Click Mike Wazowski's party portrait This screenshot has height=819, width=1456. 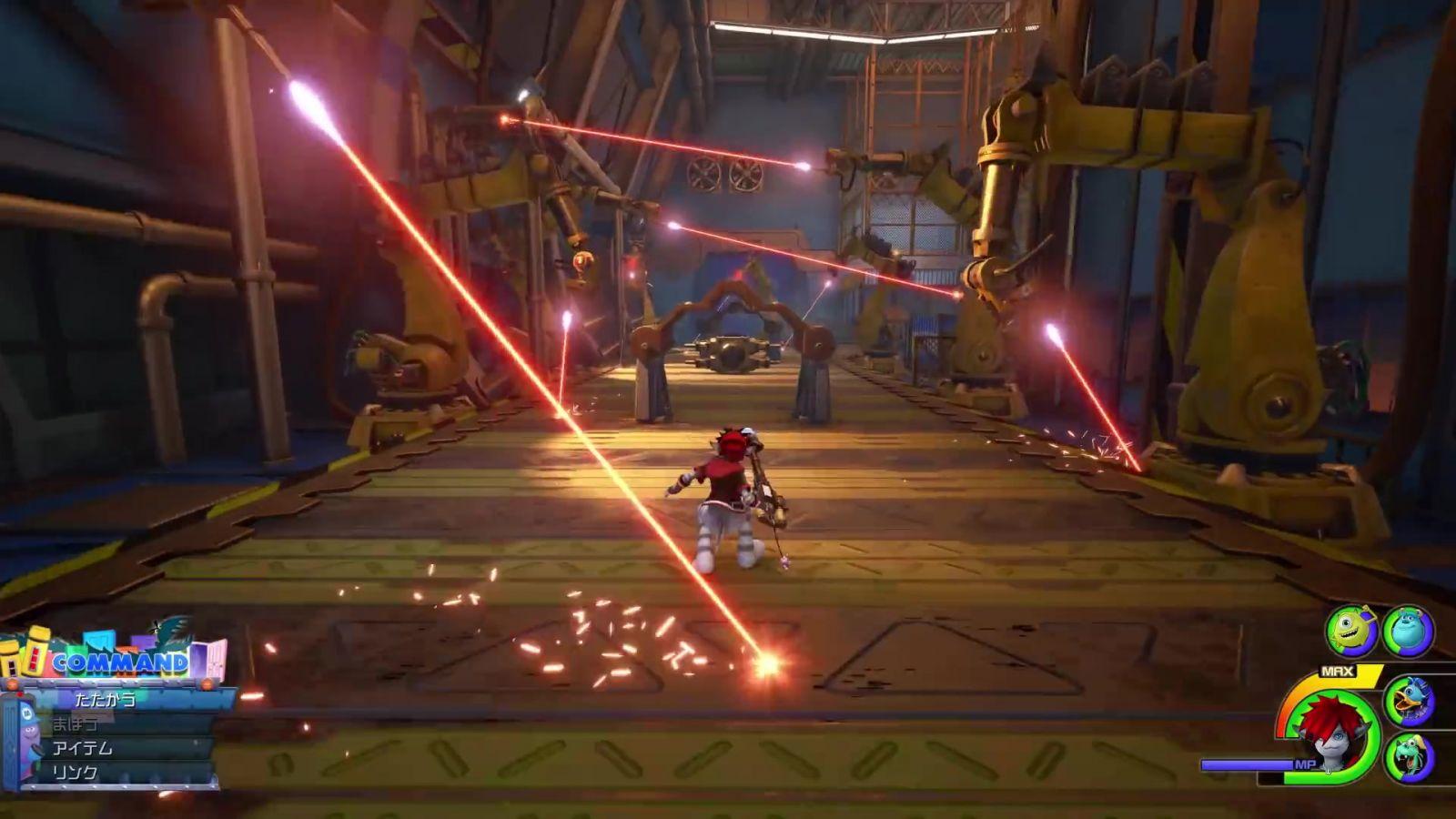tap(1350, 629)
